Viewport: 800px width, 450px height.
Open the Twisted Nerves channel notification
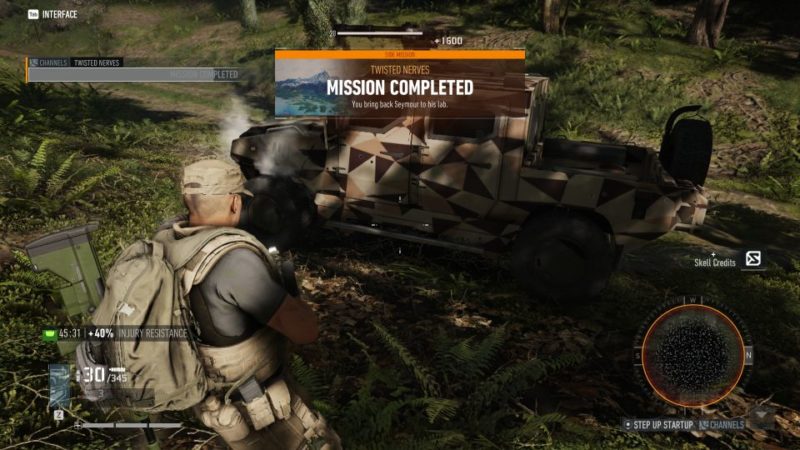(x=95, y=62)
